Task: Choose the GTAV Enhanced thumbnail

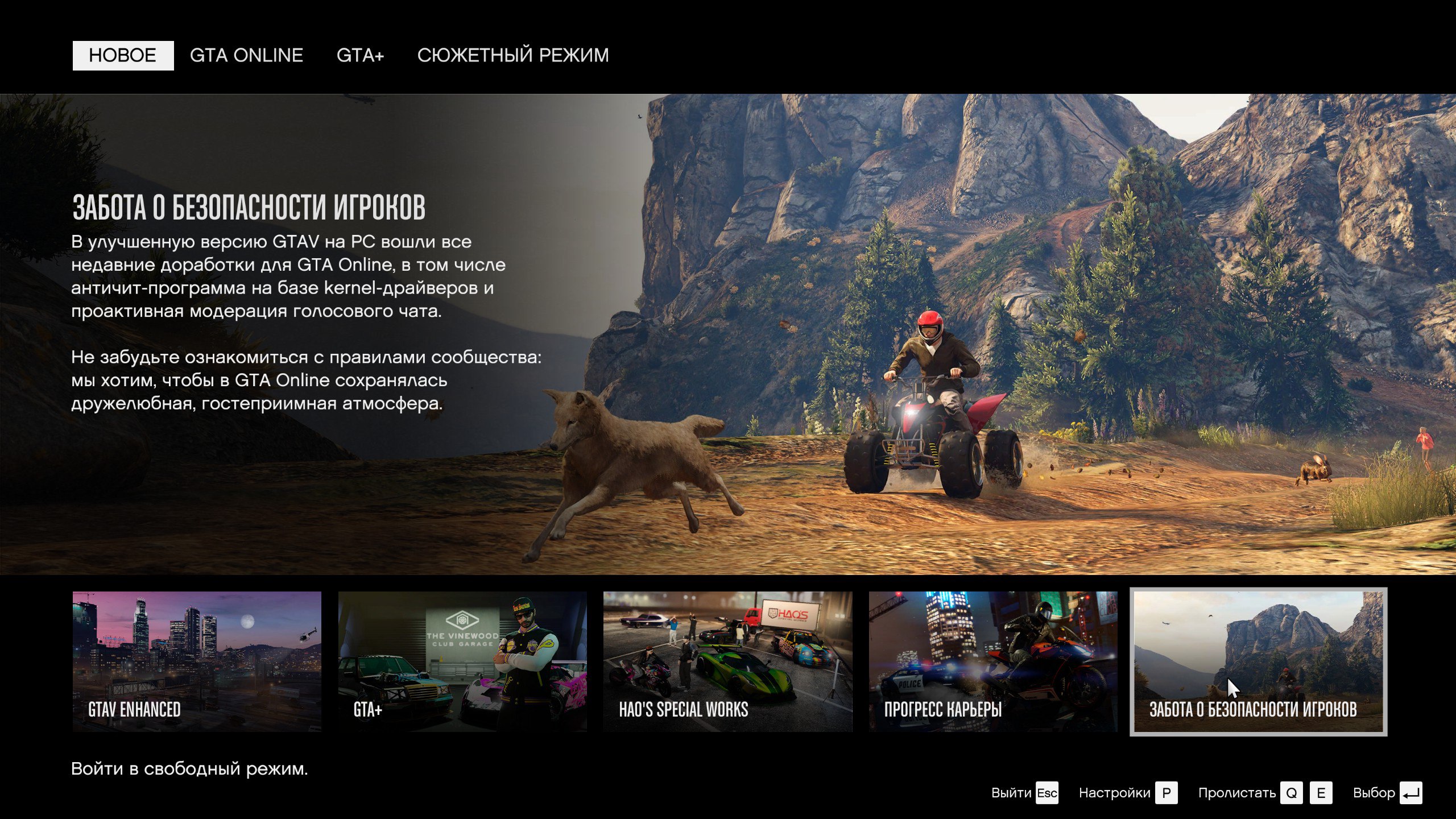Action: tap(197, 661)
